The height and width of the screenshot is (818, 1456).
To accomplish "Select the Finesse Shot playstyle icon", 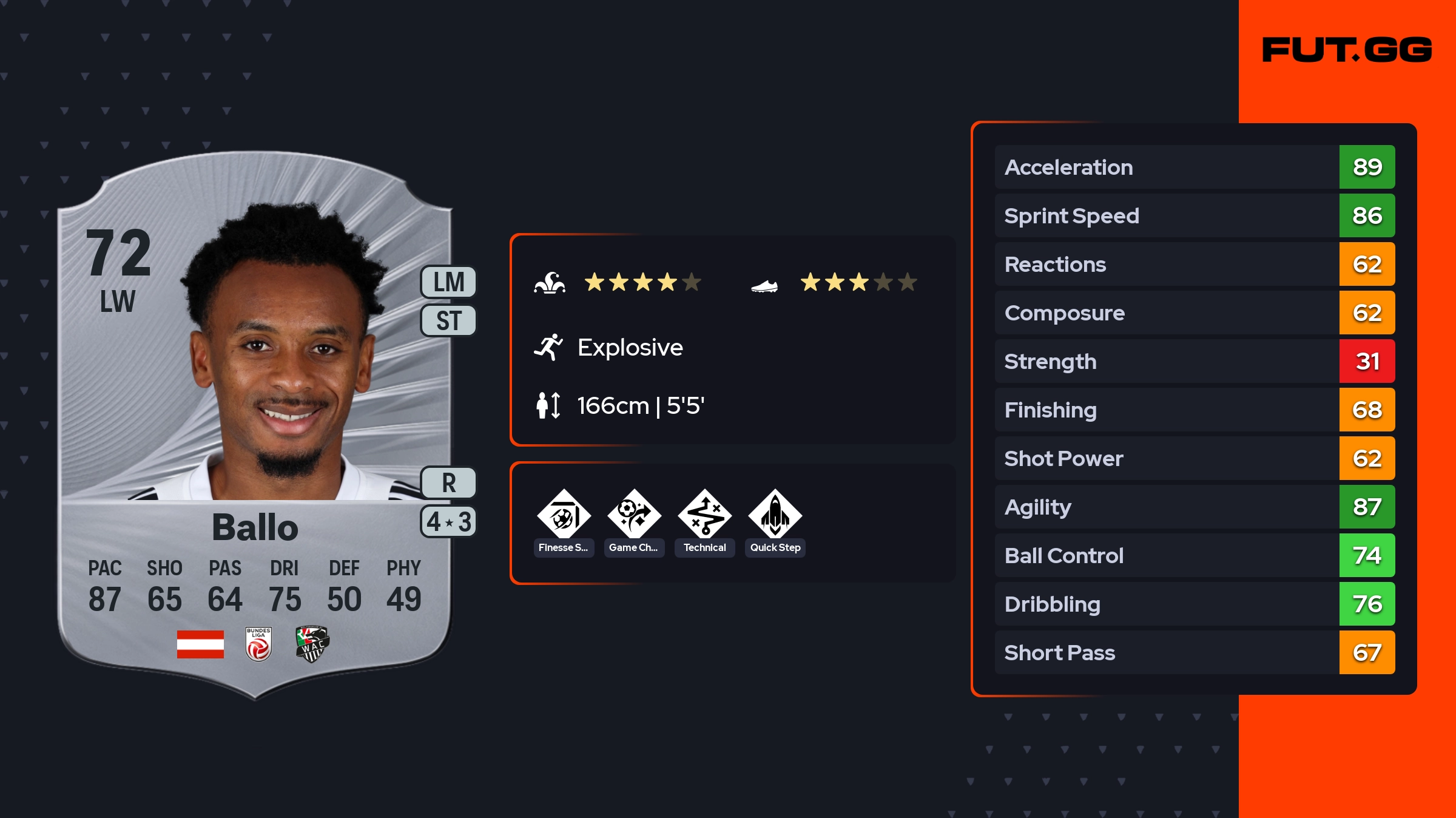I will click(564, 515).
